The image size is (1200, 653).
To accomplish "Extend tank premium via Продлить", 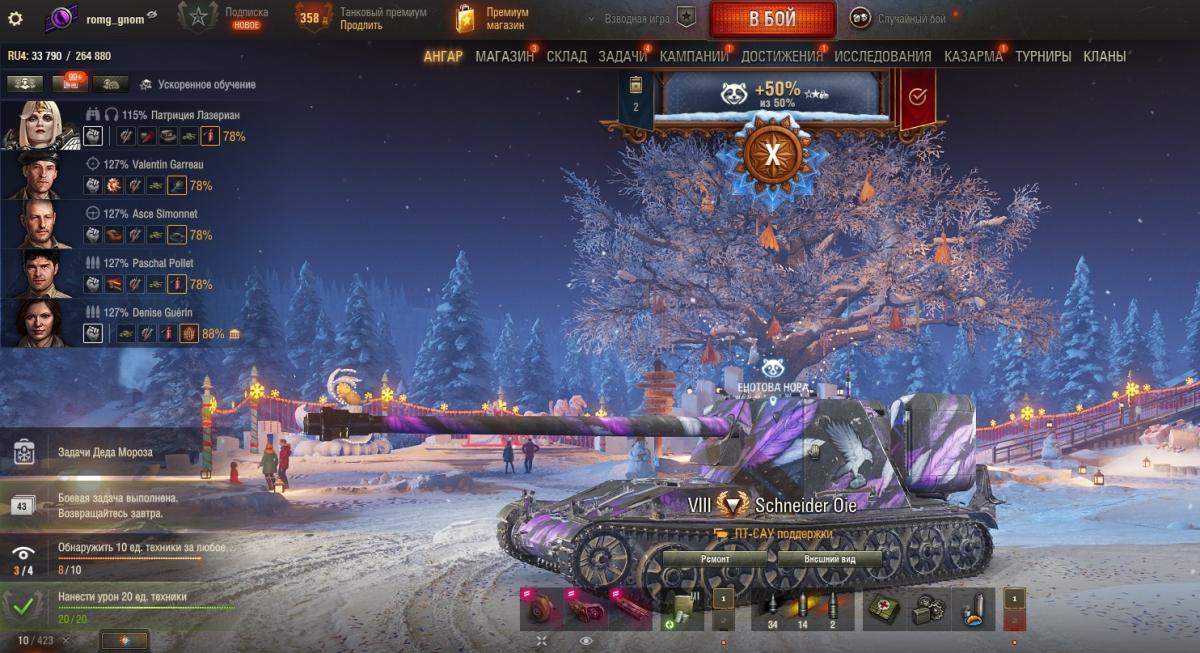I will tap(361, 25).
